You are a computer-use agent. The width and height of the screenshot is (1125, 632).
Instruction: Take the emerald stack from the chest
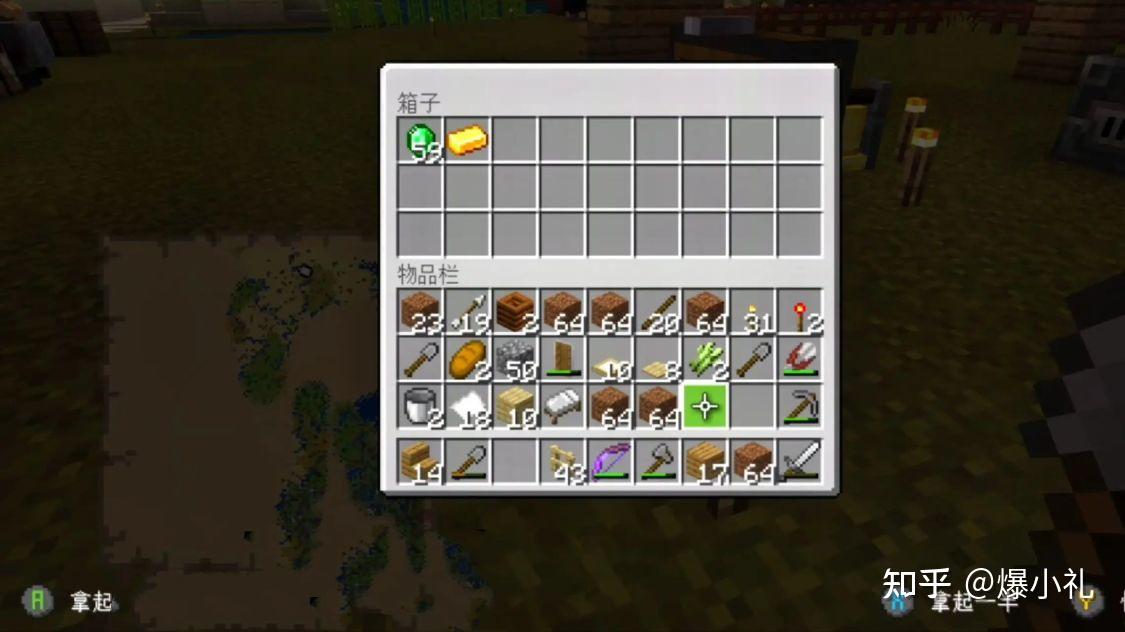(421, 141)
